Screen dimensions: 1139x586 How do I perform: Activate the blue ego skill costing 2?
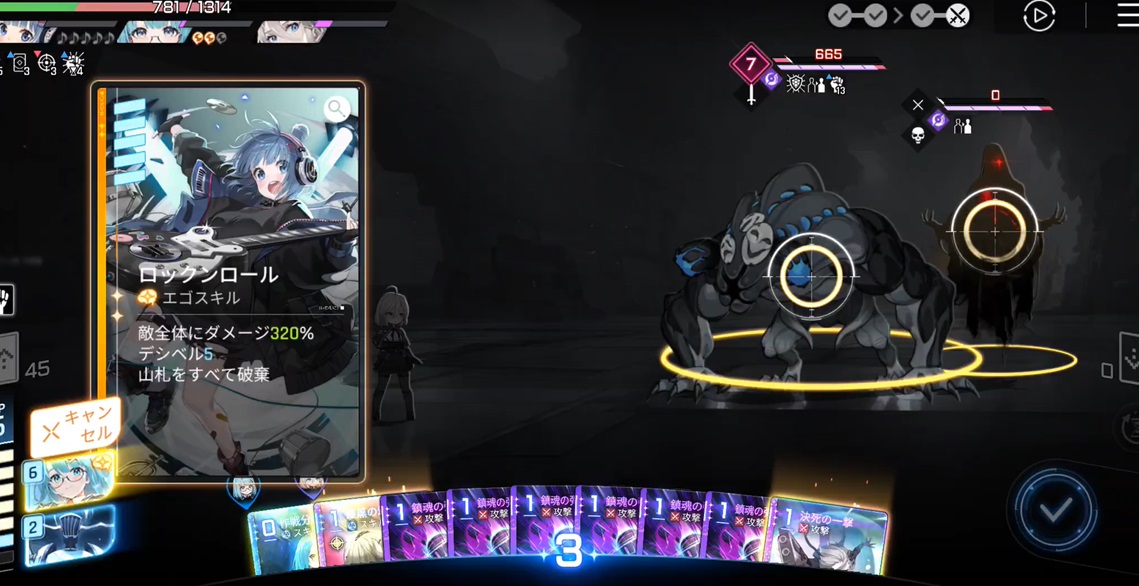click(68, 534)
